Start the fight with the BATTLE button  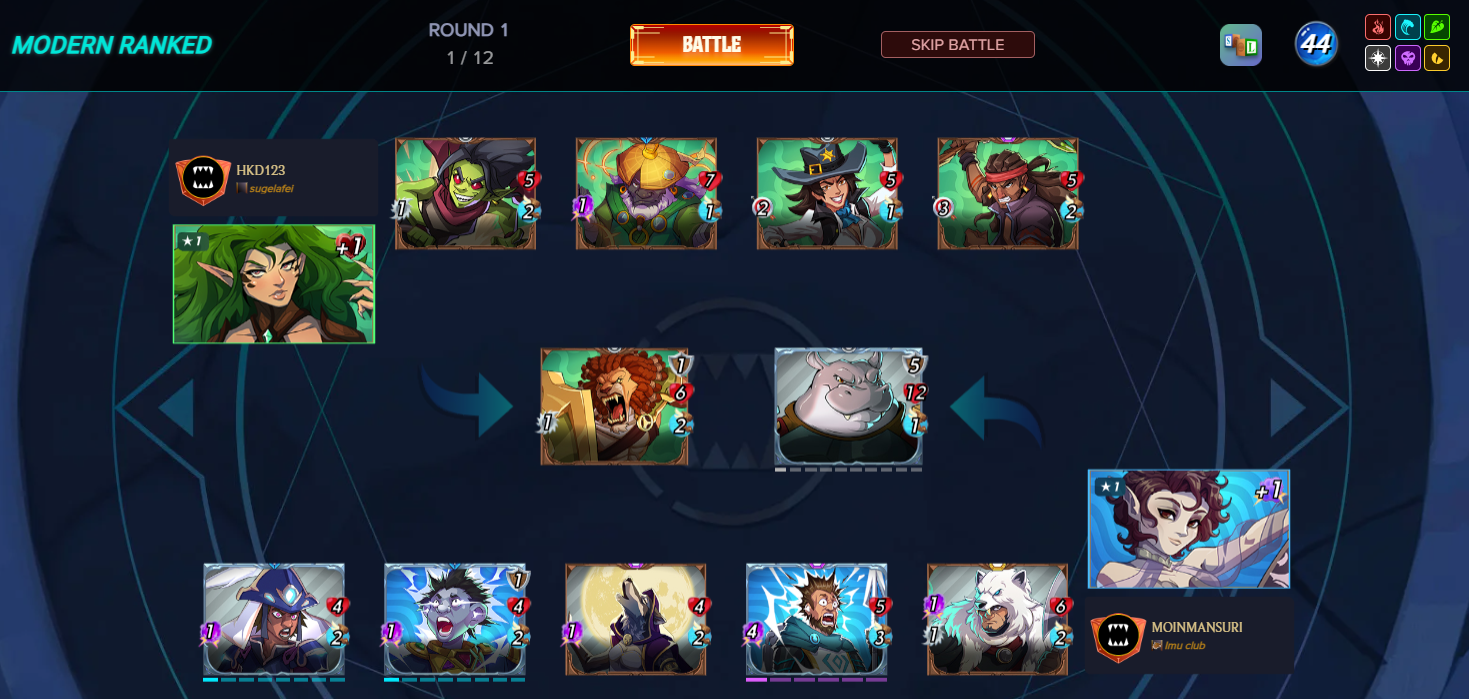[x=711, y=45]
